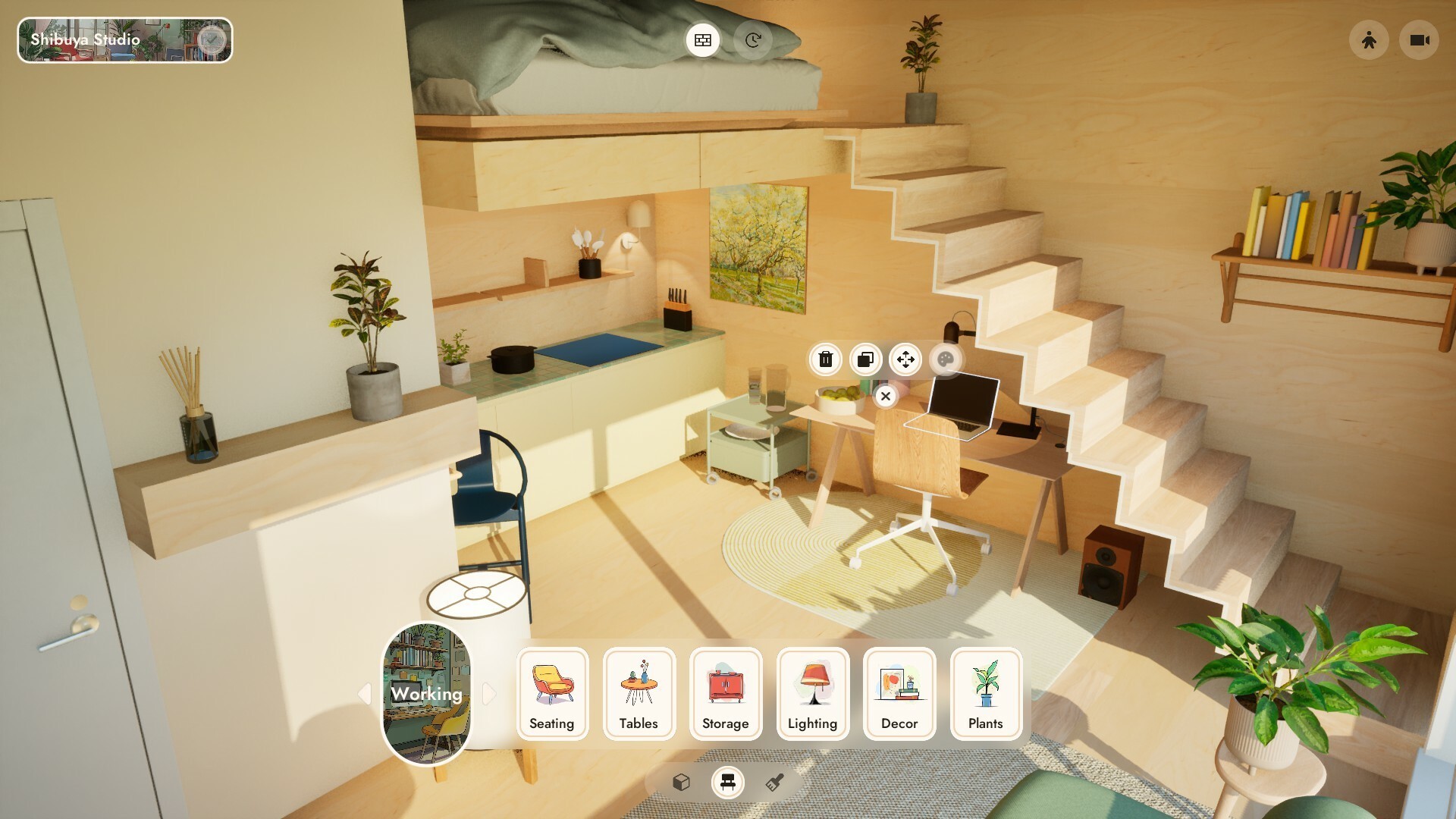
Task: Select the Working room style card
Action: coord(426,694)
